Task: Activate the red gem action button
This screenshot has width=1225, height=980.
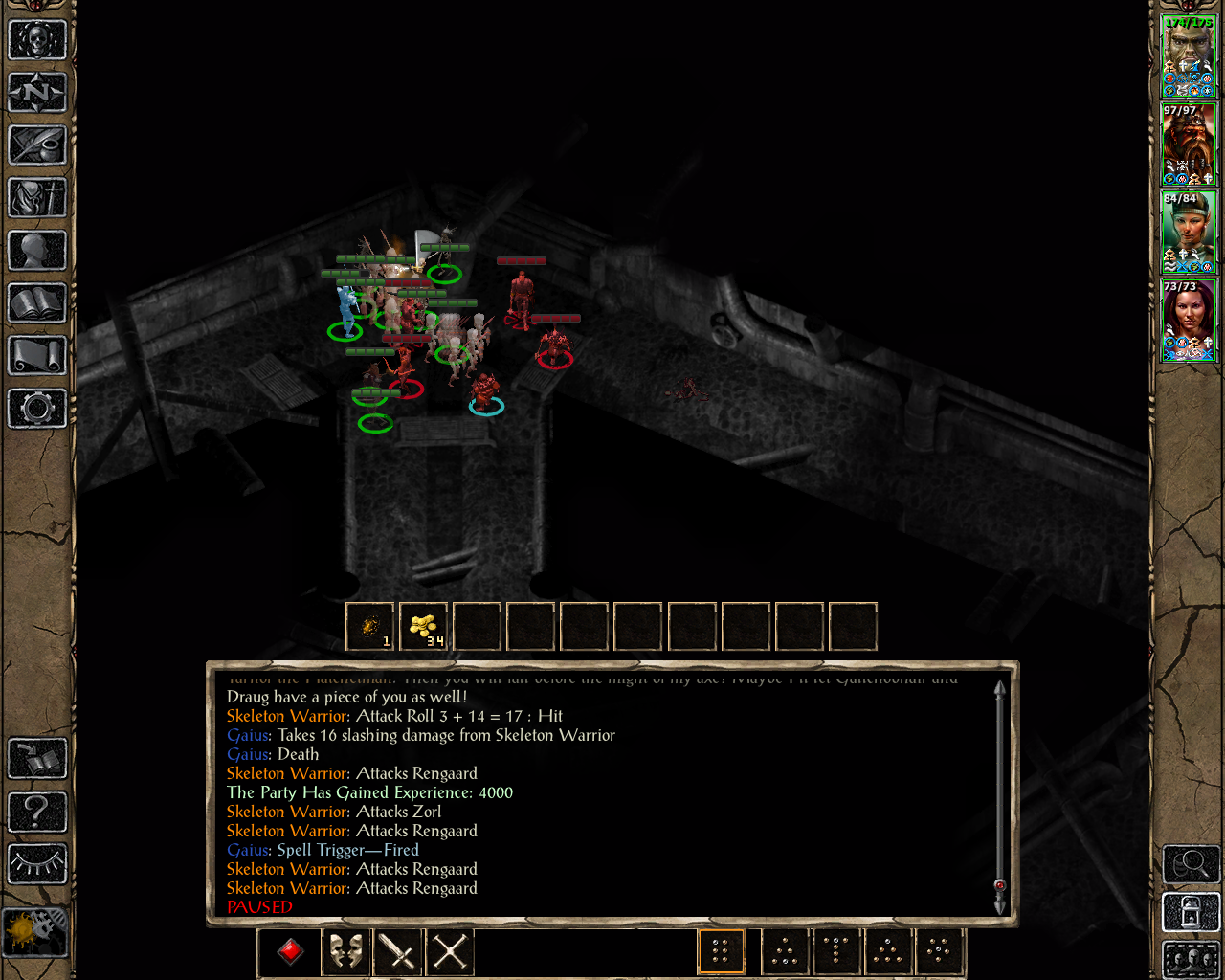Action: click(291, 951)
